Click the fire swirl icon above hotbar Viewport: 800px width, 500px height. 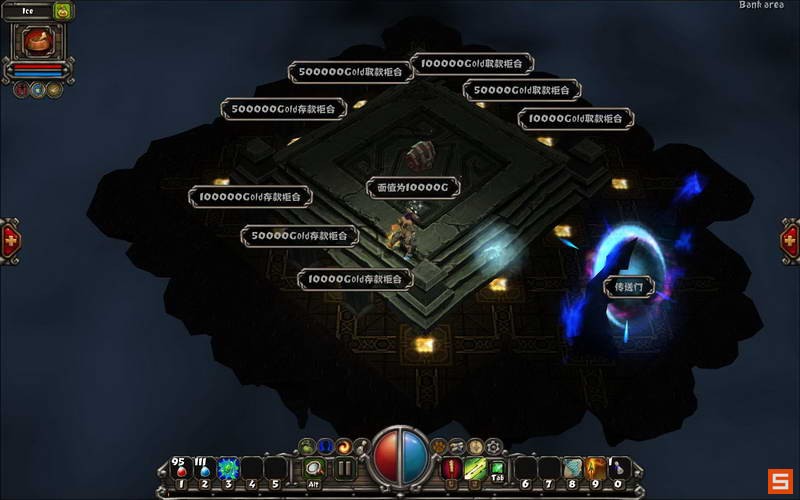point(343,446)
